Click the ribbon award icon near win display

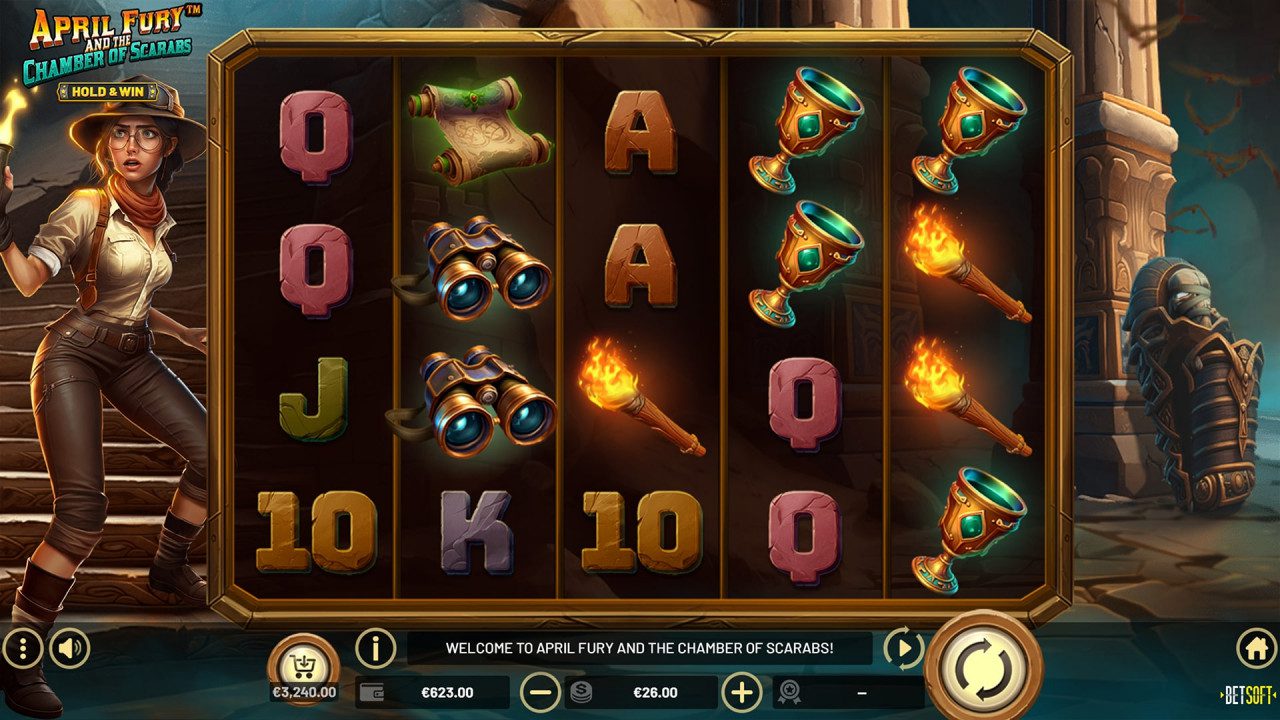pyautogui.click(x=790, y=690)
